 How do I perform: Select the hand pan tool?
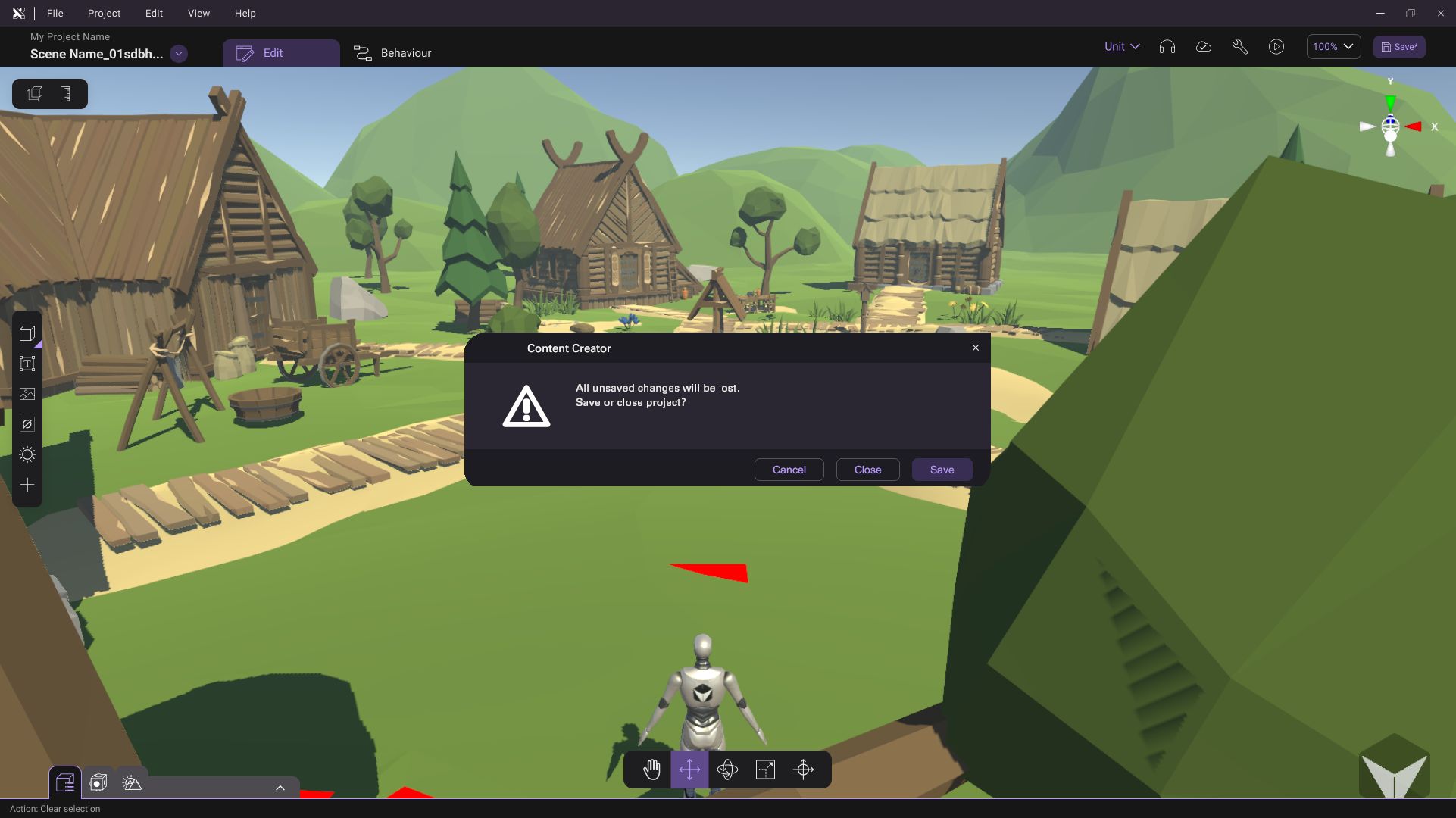[x=651, y=770]
